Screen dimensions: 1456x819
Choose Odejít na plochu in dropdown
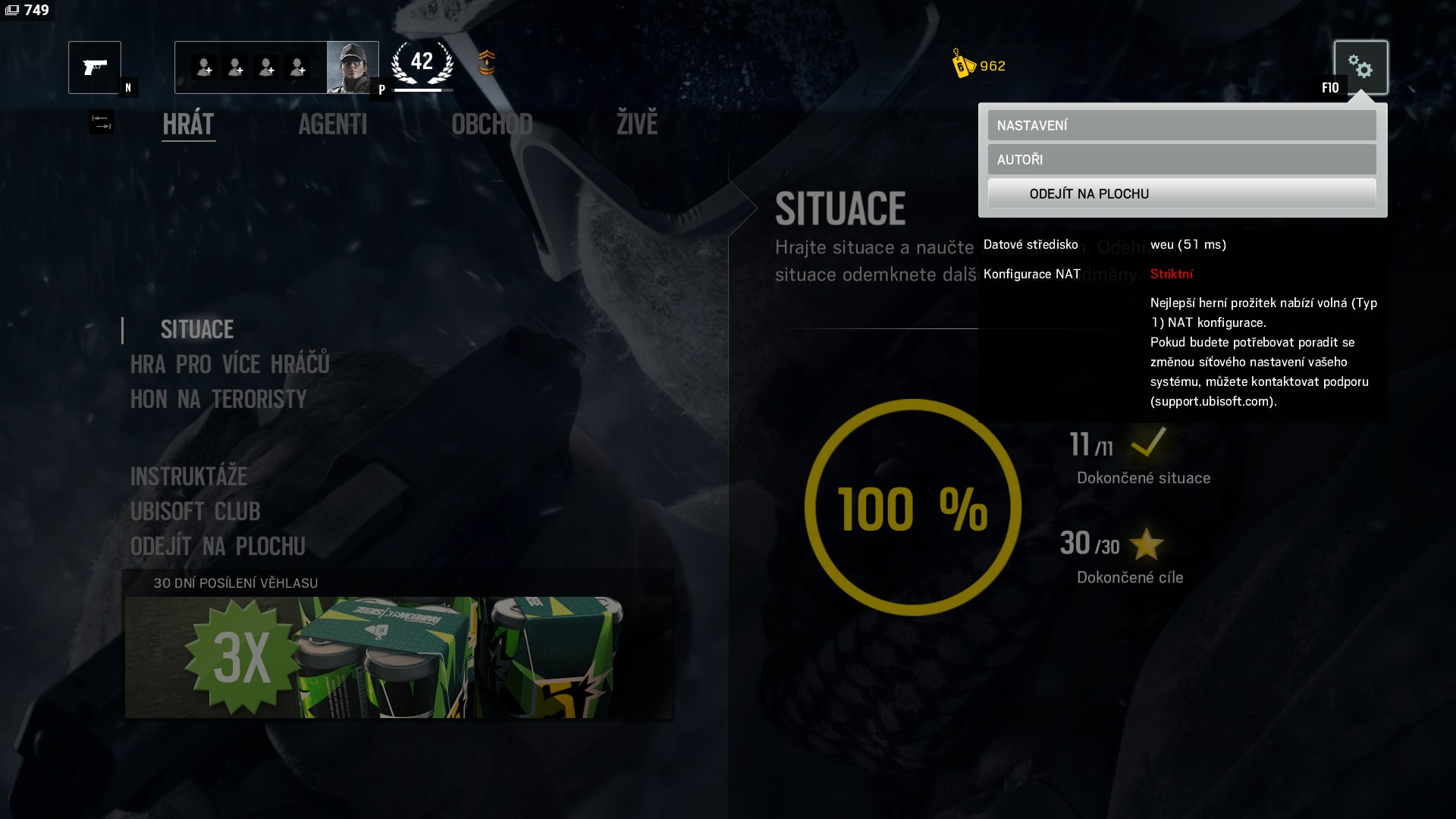1181,193
